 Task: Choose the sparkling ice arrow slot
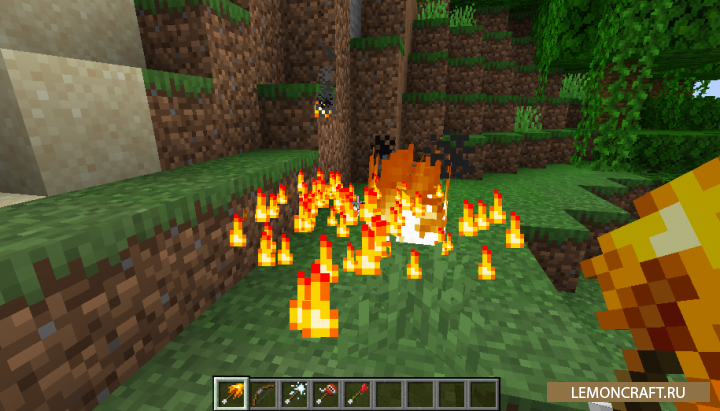[x=294, y=392]
